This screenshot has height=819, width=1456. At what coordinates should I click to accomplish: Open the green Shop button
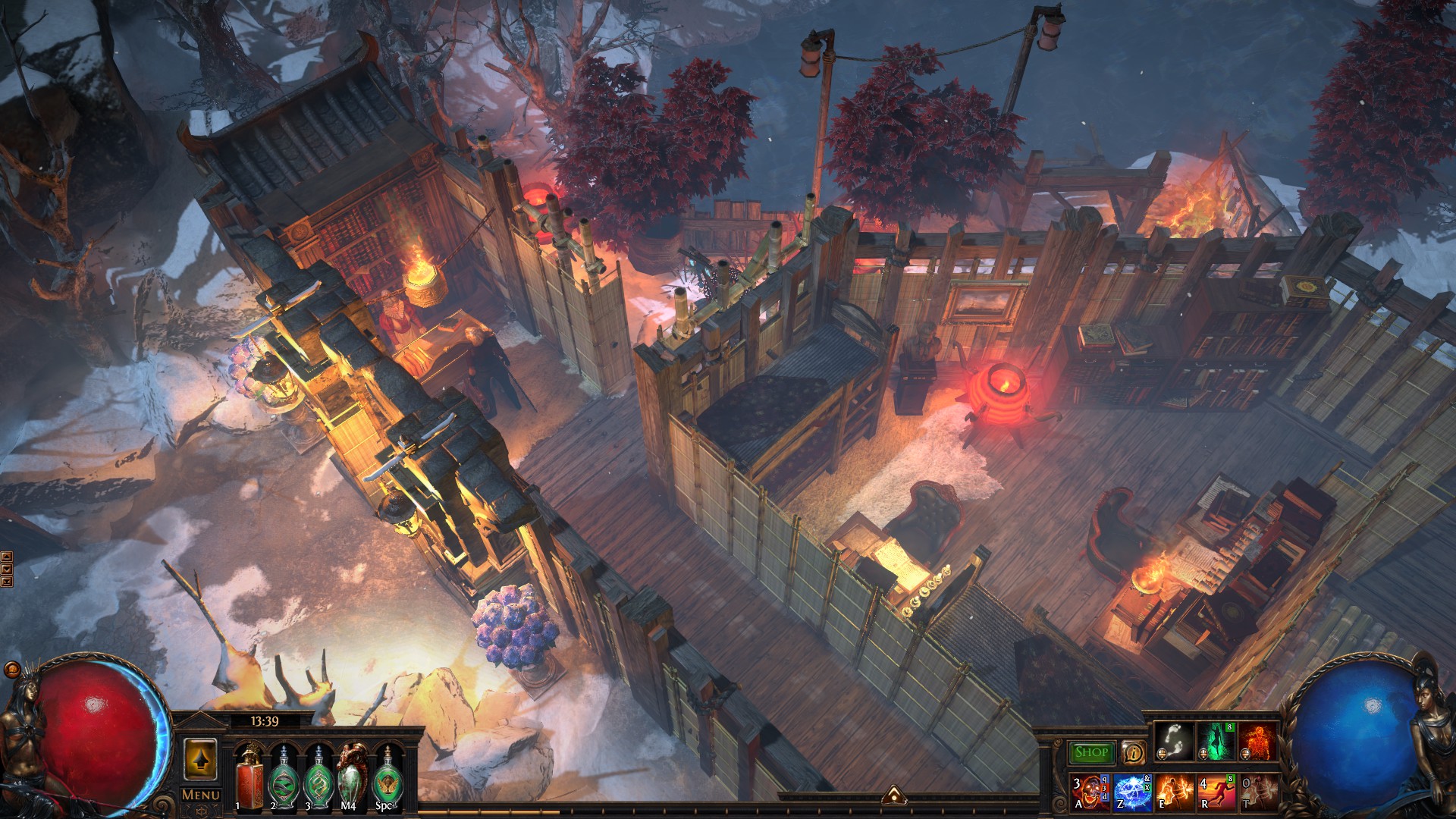(1091, 752)
